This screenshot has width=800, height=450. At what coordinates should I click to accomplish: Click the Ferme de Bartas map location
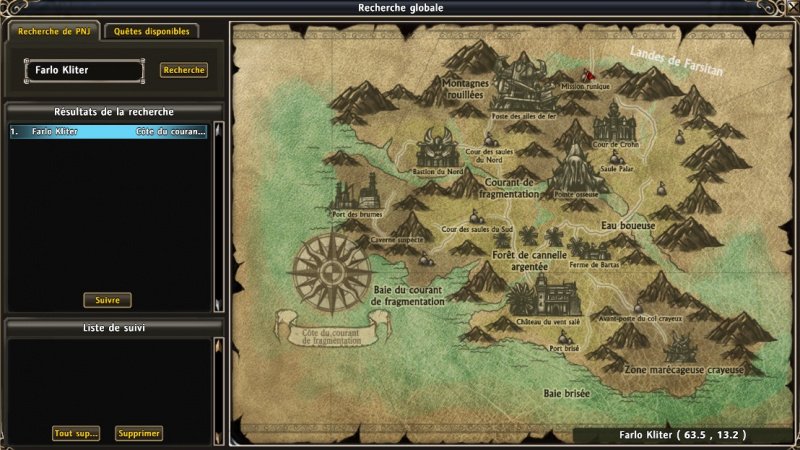pyautogui.click(x=590, y=250)
